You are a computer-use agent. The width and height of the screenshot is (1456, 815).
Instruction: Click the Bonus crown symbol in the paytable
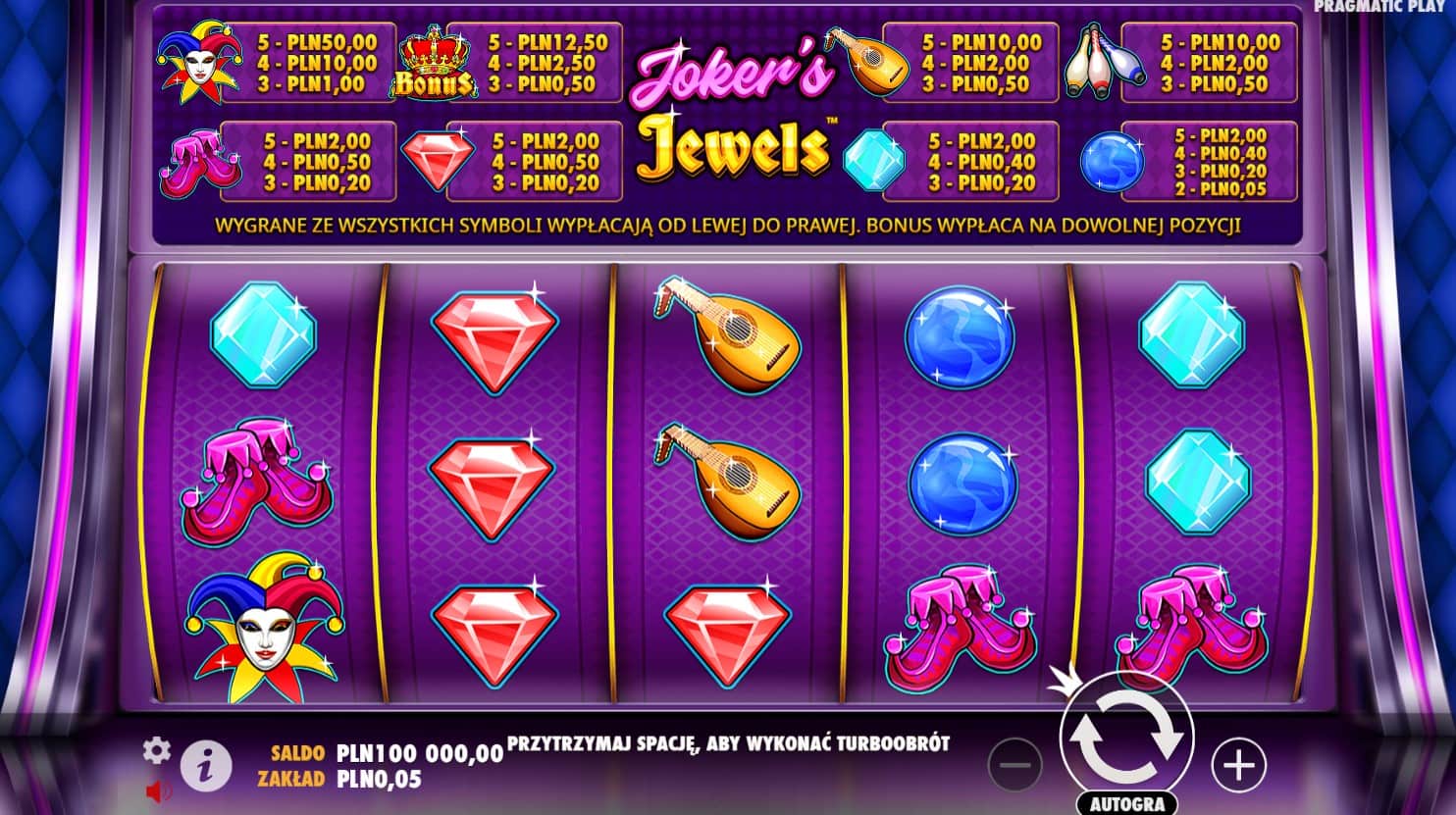pos(436,64)
